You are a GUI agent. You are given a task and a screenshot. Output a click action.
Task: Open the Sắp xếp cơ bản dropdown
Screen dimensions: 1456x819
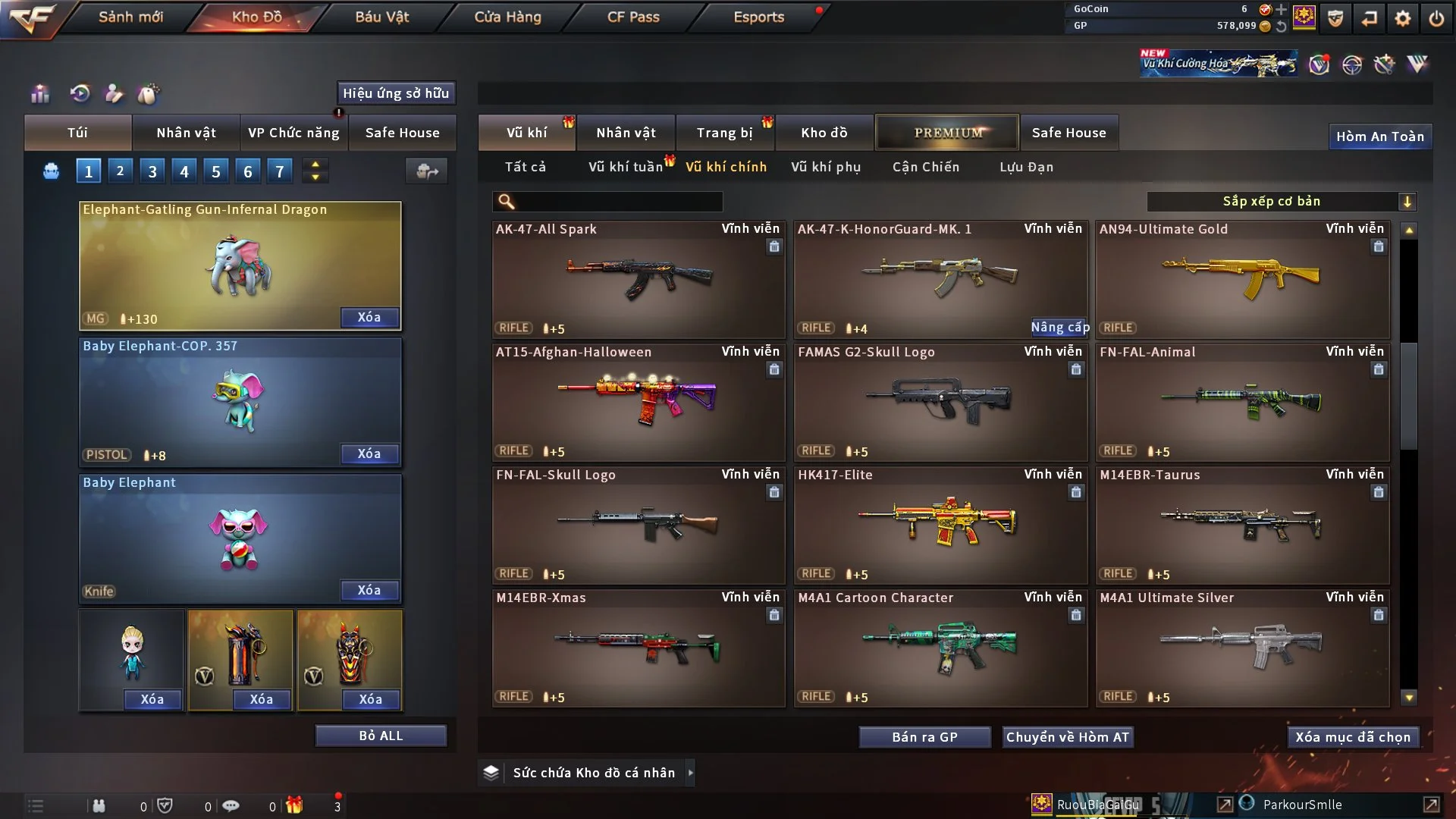[1281, 201]
